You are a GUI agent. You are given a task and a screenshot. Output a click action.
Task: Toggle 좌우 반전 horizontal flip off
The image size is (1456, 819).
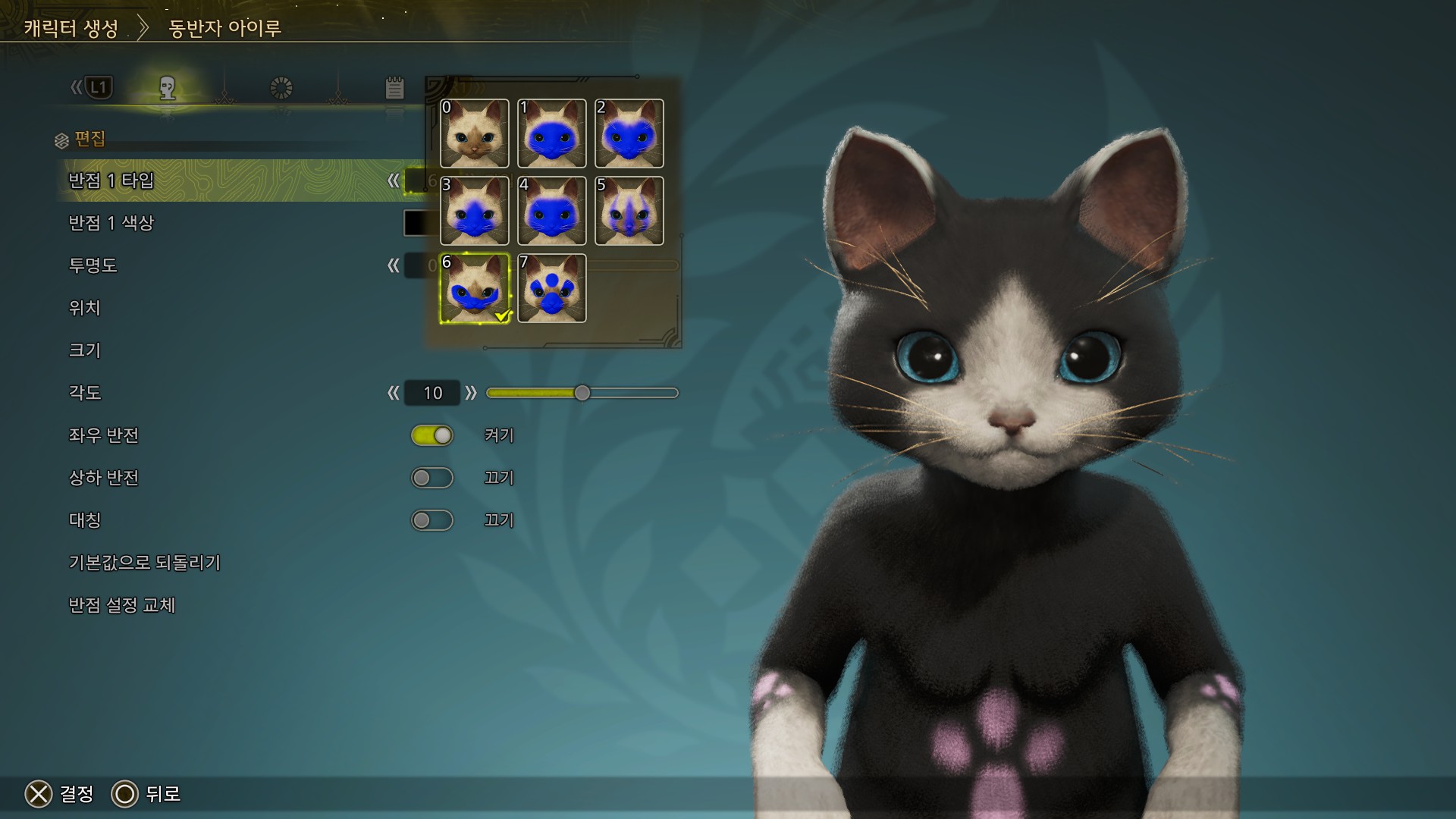click(432, 435)
